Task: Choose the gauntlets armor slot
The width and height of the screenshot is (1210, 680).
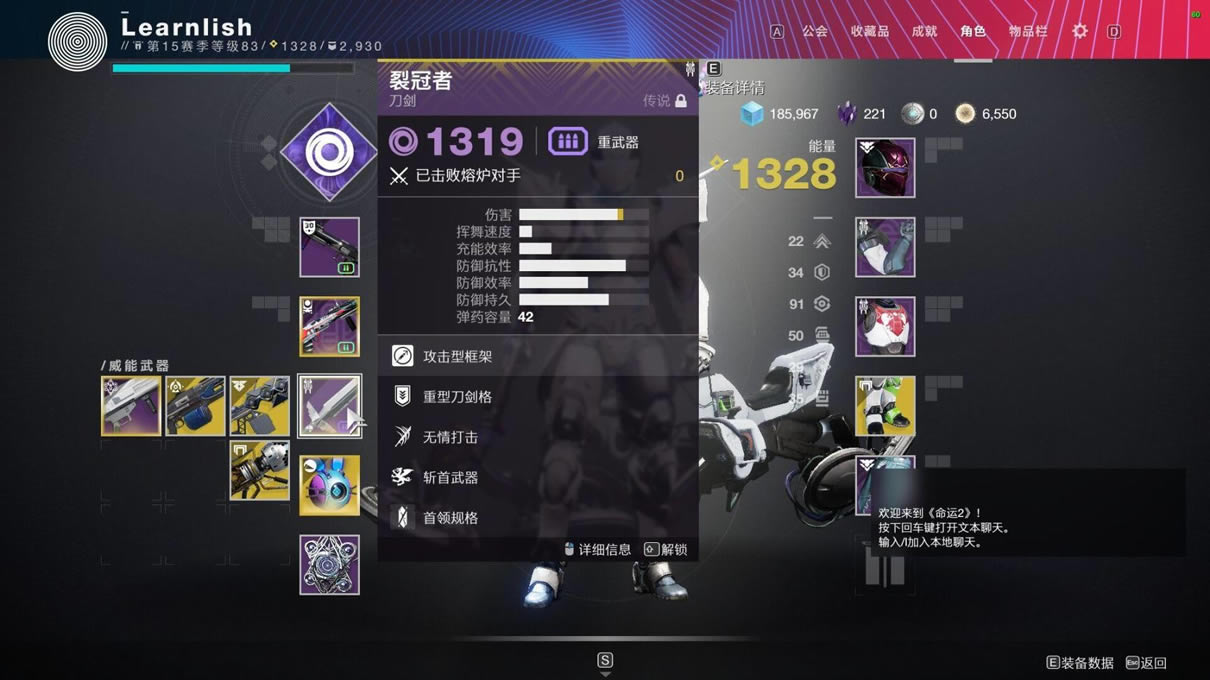Action: click(885, 247)
